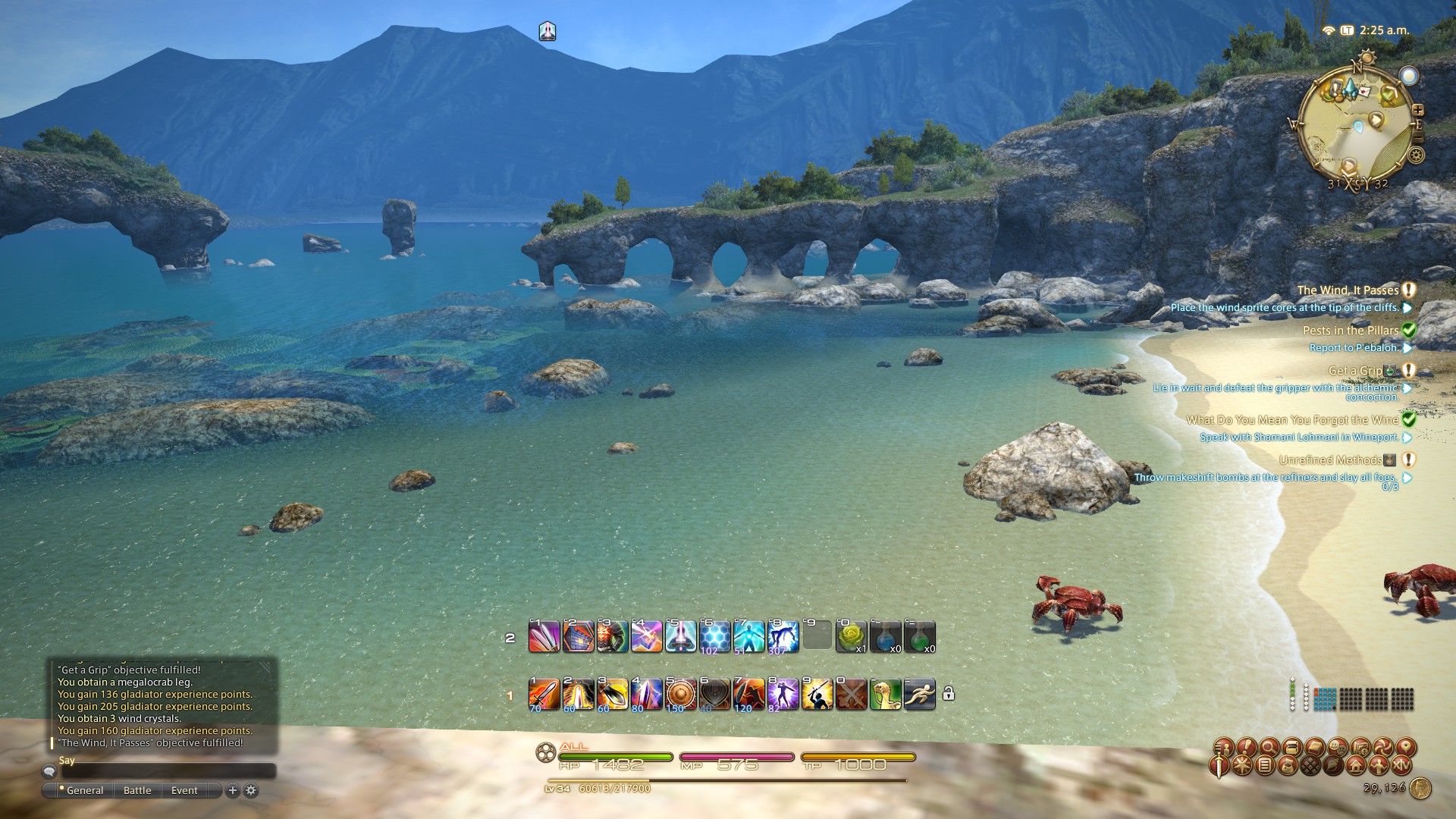
Task: Open the Event chat tab
Action: pyautogui.click(x=184, y=790)
